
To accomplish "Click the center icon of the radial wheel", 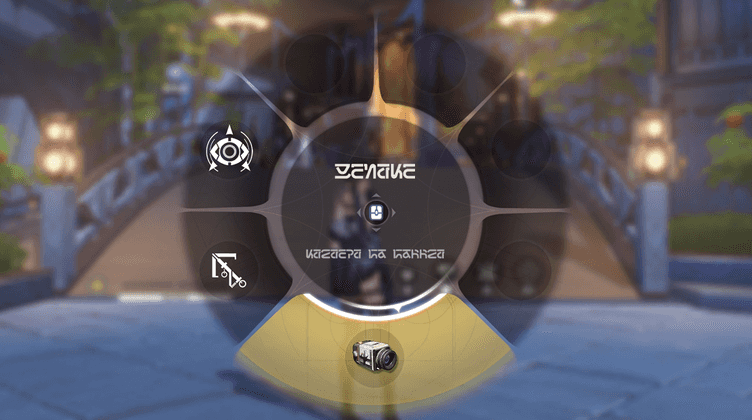I will (375, 212).
